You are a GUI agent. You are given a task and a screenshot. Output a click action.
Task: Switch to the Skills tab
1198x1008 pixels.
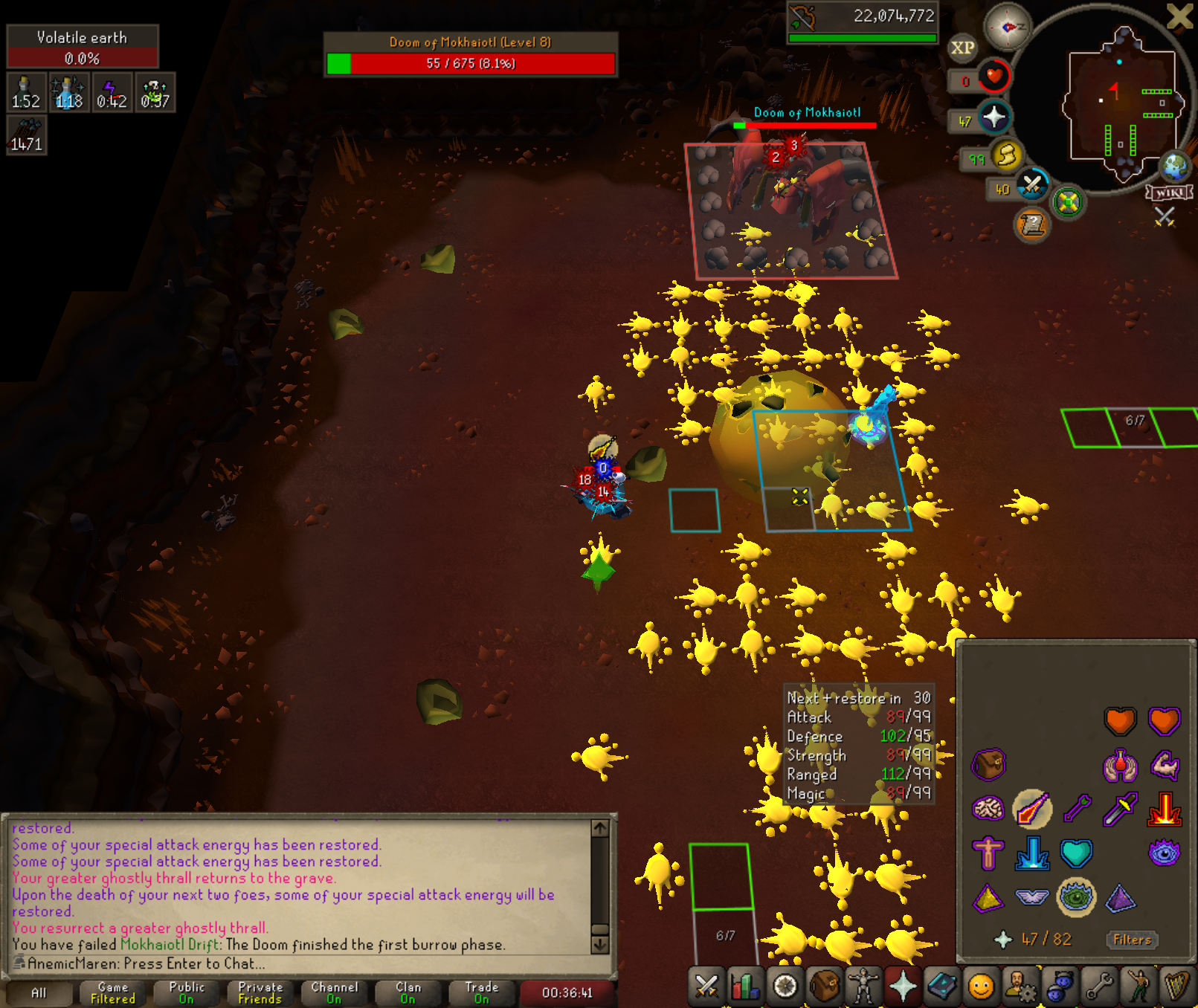(x=745, y=986)
